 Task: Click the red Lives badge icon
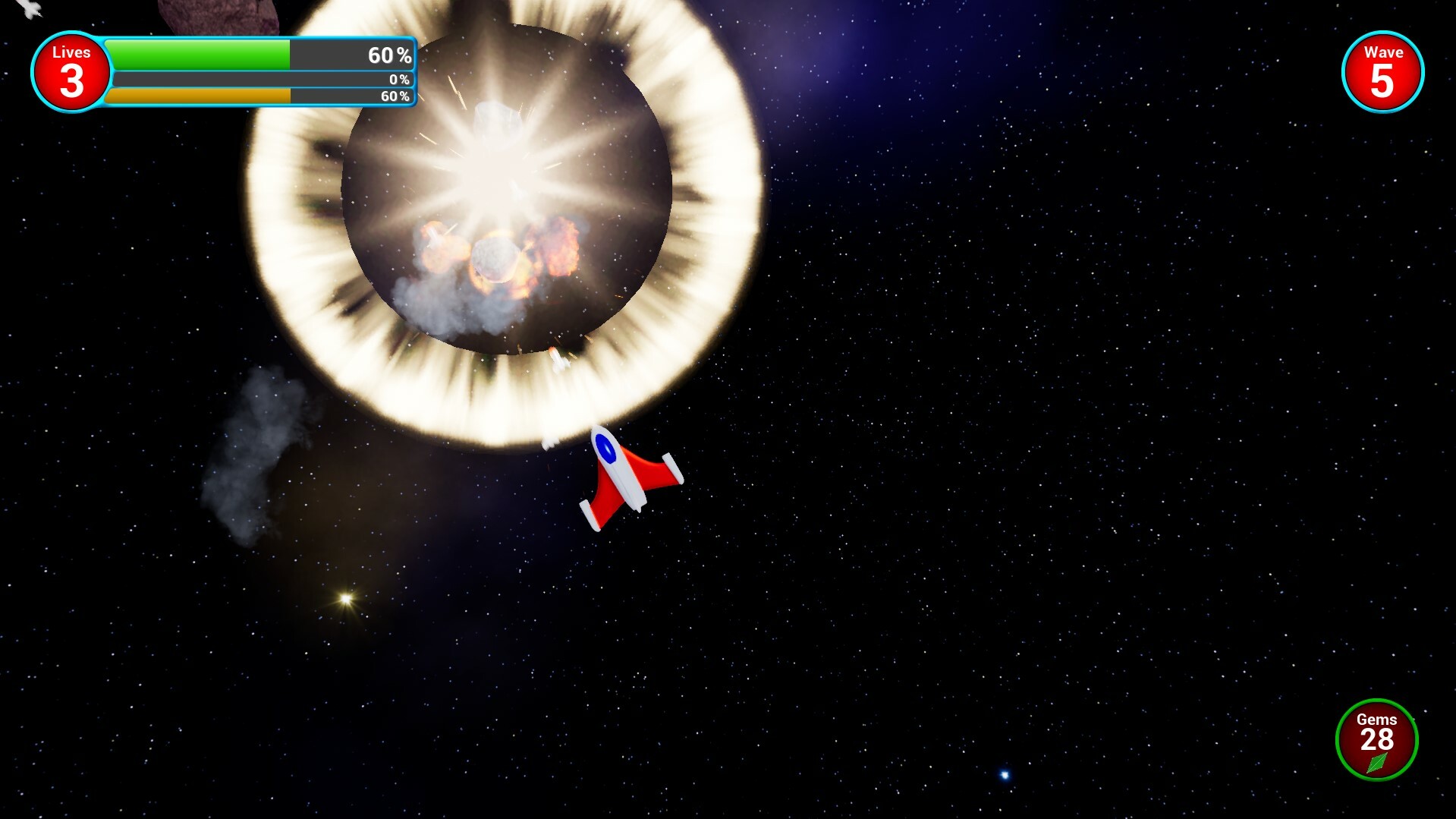[71, 70]
